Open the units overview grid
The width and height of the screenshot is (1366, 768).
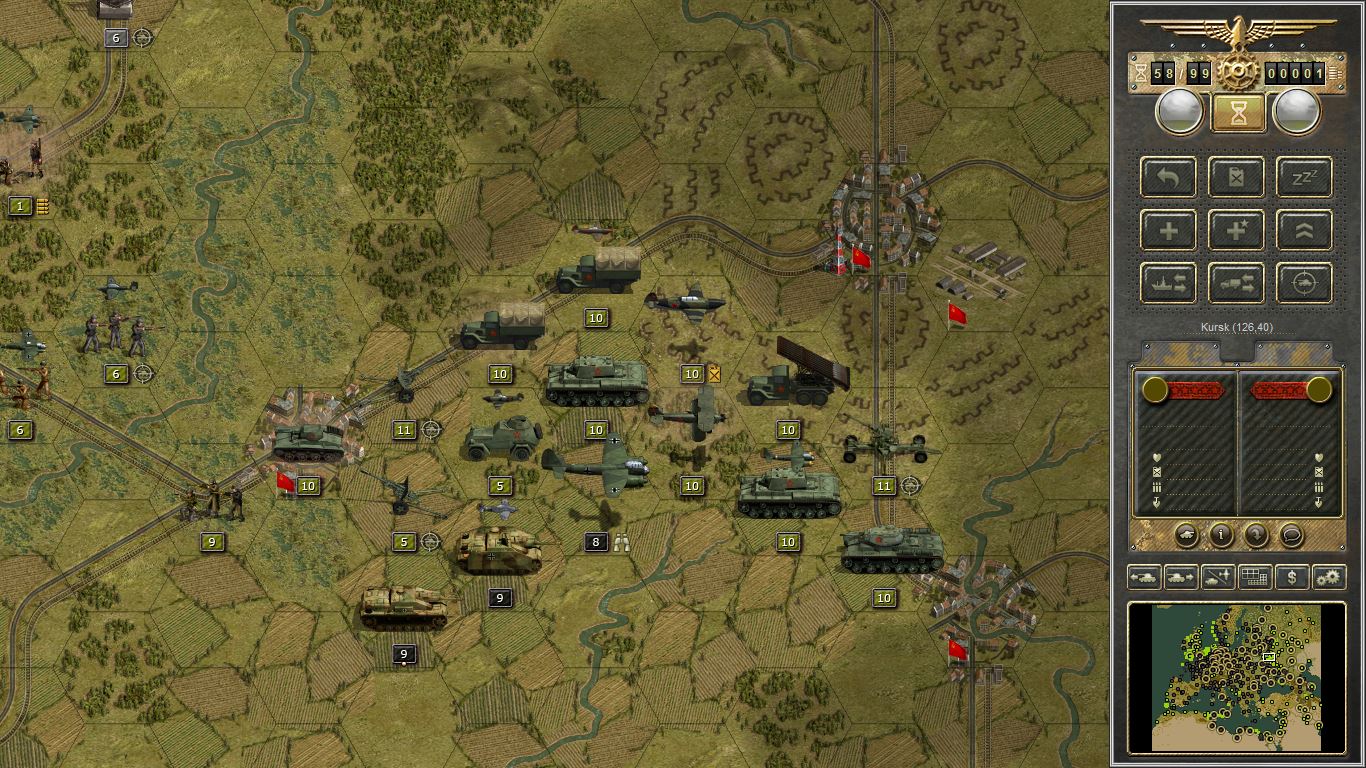click(x=1256, y=577)
